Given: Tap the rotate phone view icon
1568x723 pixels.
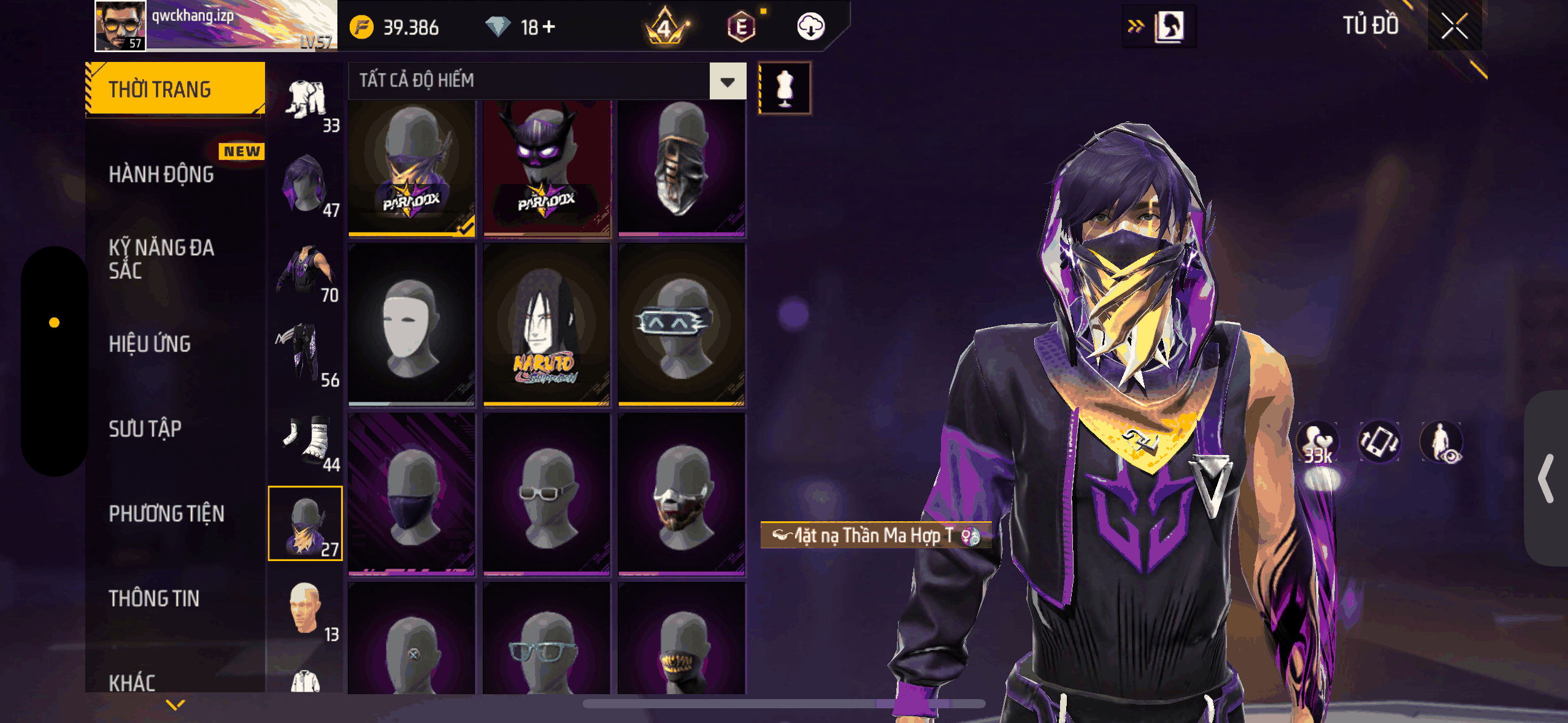Looking at the screenshot, I should [1378, 442].
